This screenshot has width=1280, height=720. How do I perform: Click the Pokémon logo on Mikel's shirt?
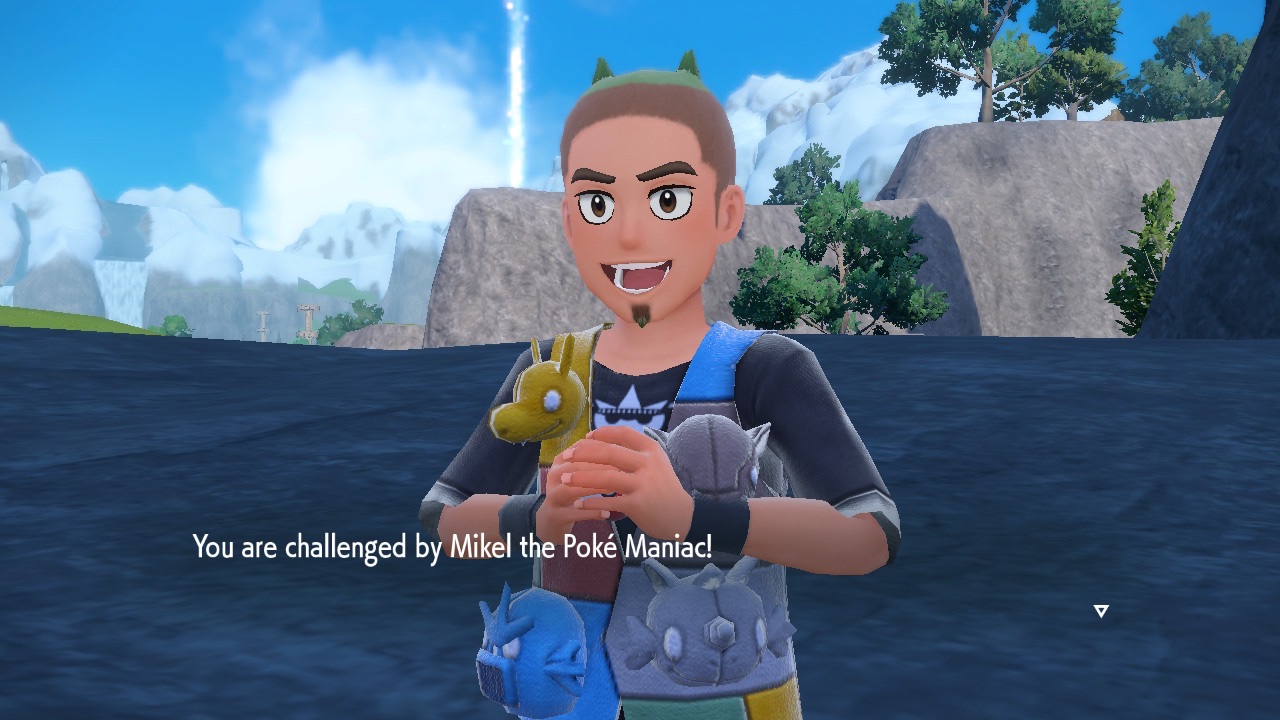(630, 410)
